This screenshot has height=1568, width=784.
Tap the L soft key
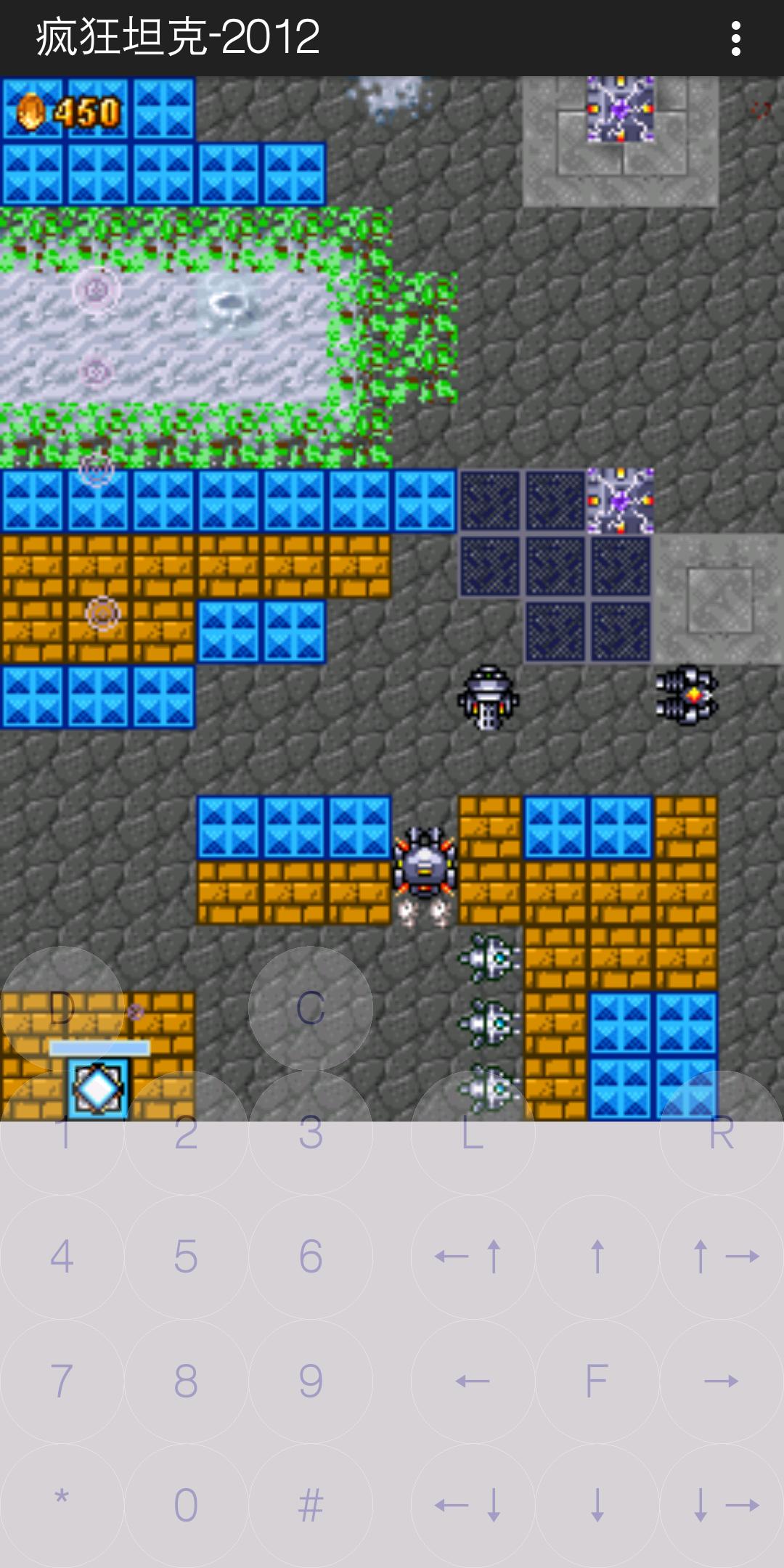click(x=473, y=1132)
